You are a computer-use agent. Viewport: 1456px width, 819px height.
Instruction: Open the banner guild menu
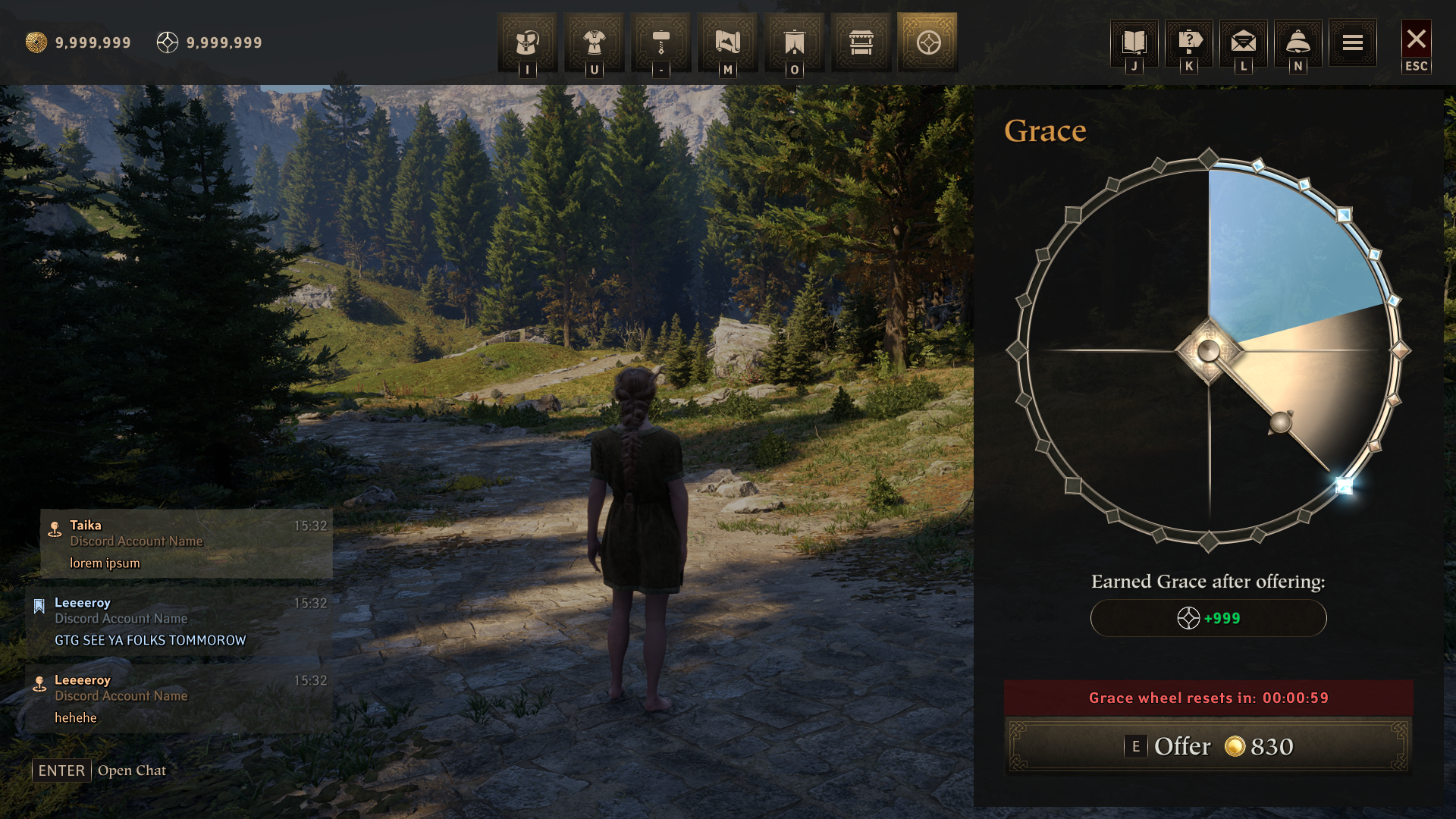[x=794, y=42]
